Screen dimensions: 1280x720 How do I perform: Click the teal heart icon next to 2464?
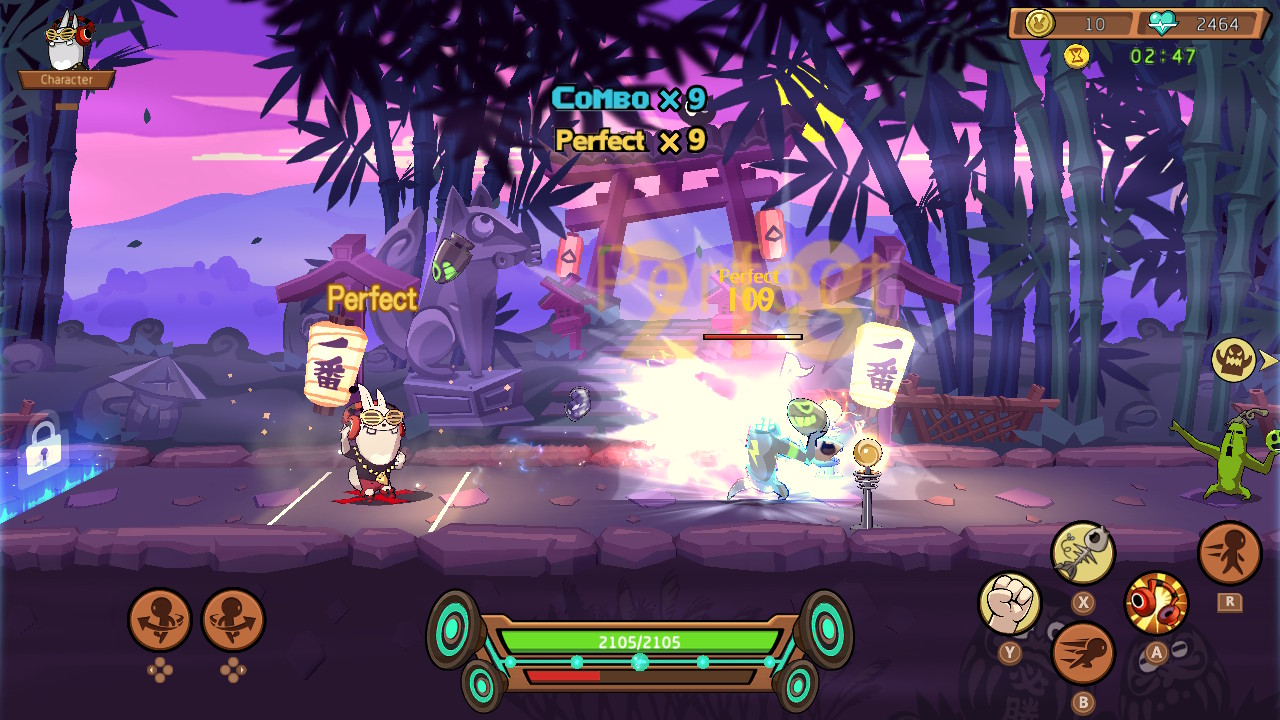tap(1162, 22)
